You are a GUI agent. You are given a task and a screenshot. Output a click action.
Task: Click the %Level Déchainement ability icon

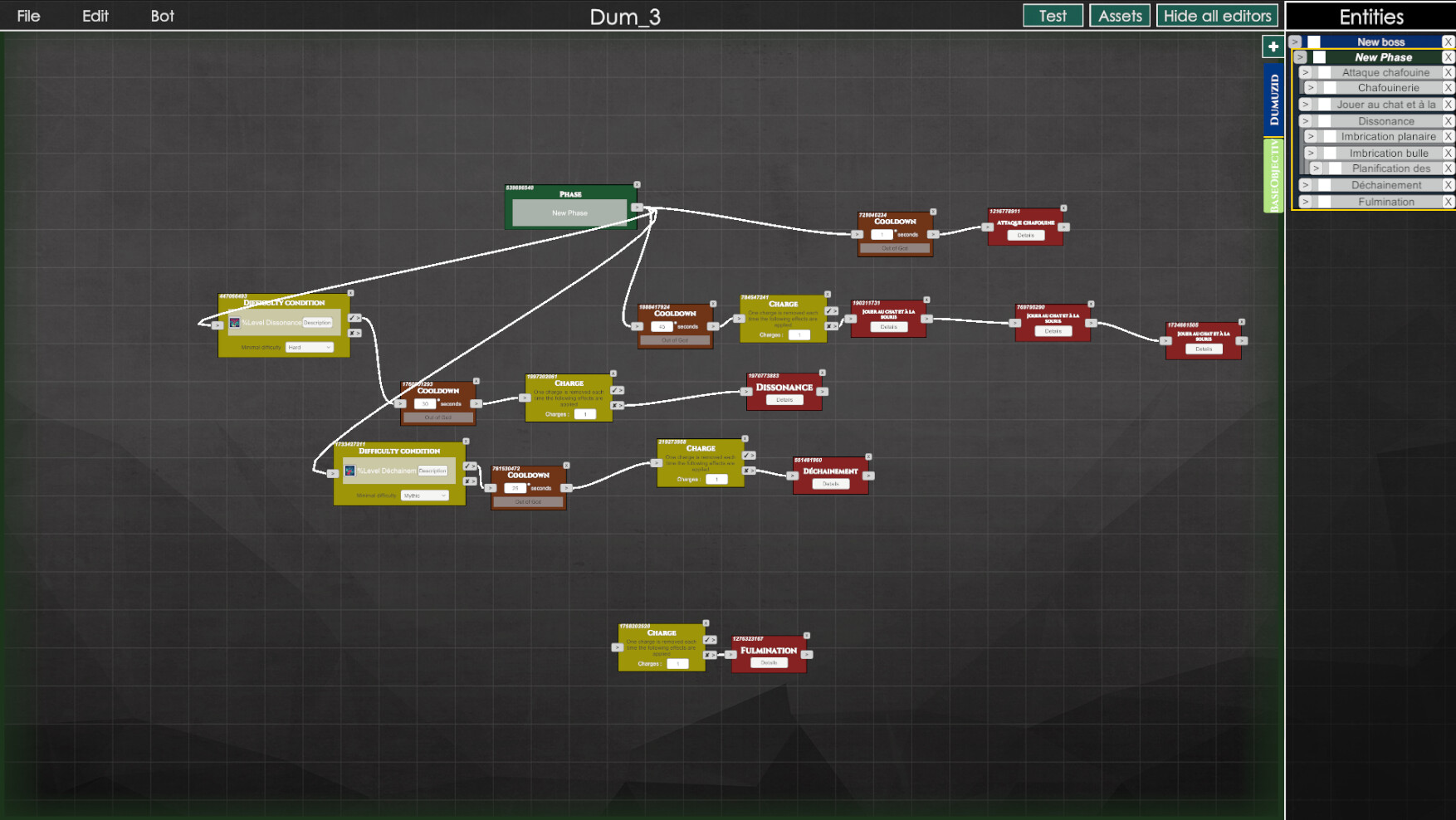tap(350, 471)
